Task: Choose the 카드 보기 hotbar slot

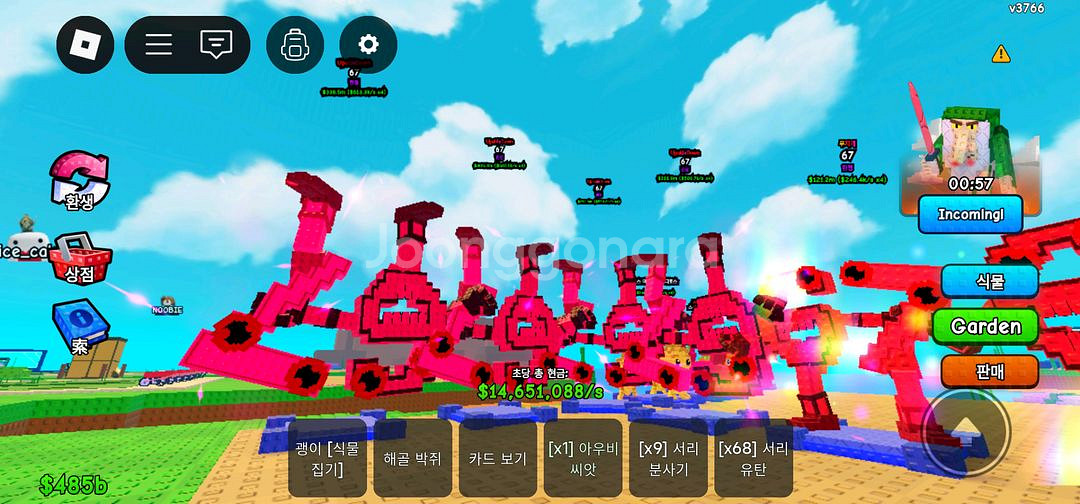Action: [497, 458]
